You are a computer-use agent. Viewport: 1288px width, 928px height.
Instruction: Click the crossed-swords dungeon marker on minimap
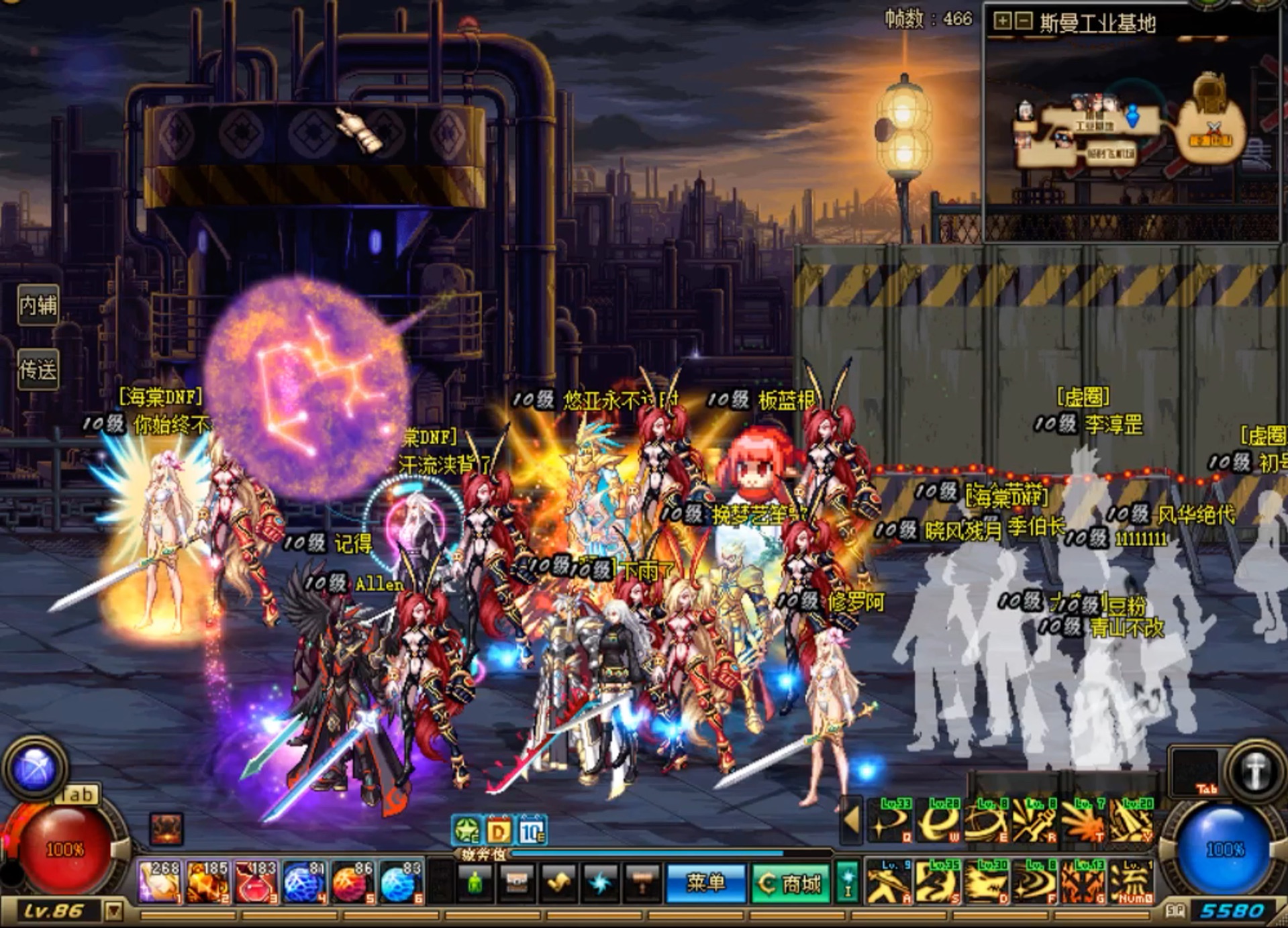pyautogui.click(x=1213, y=127)
